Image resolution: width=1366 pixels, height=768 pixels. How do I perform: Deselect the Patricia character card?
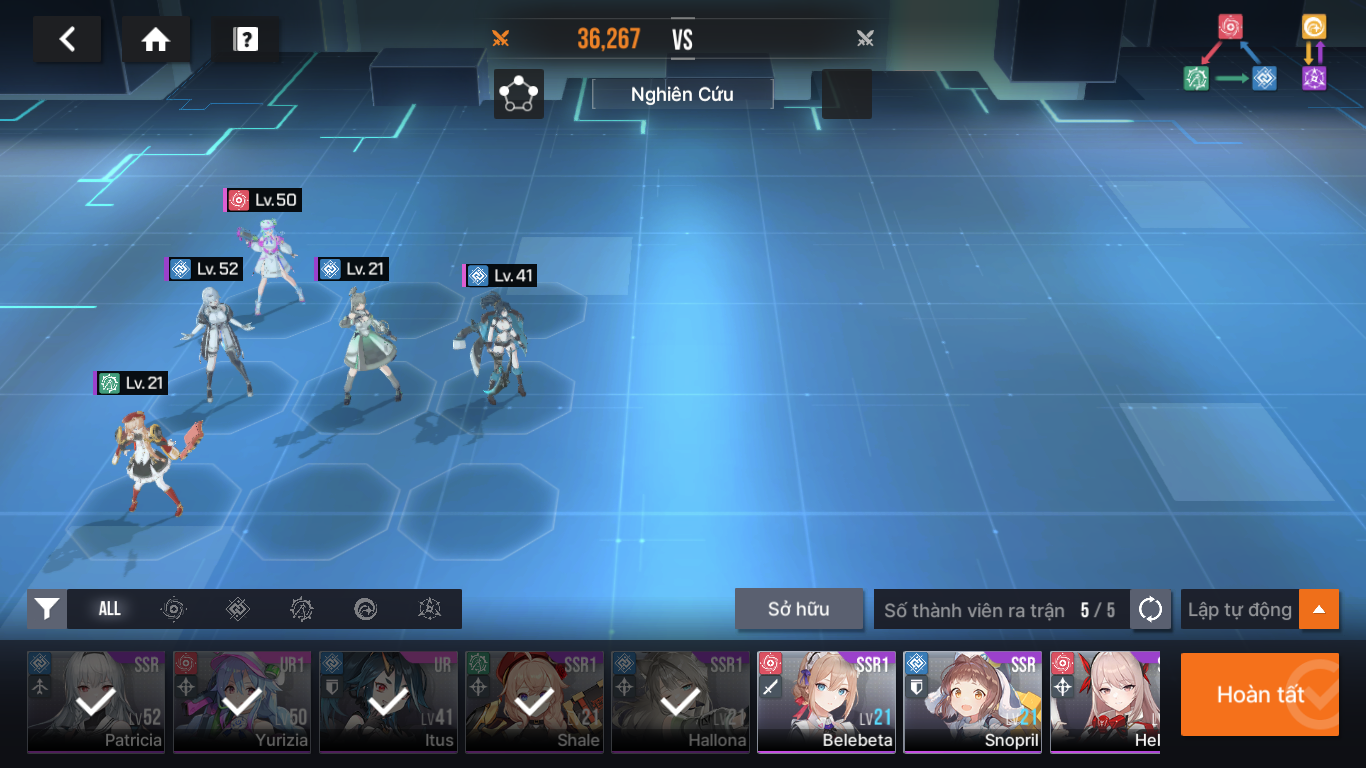point(95,702)
